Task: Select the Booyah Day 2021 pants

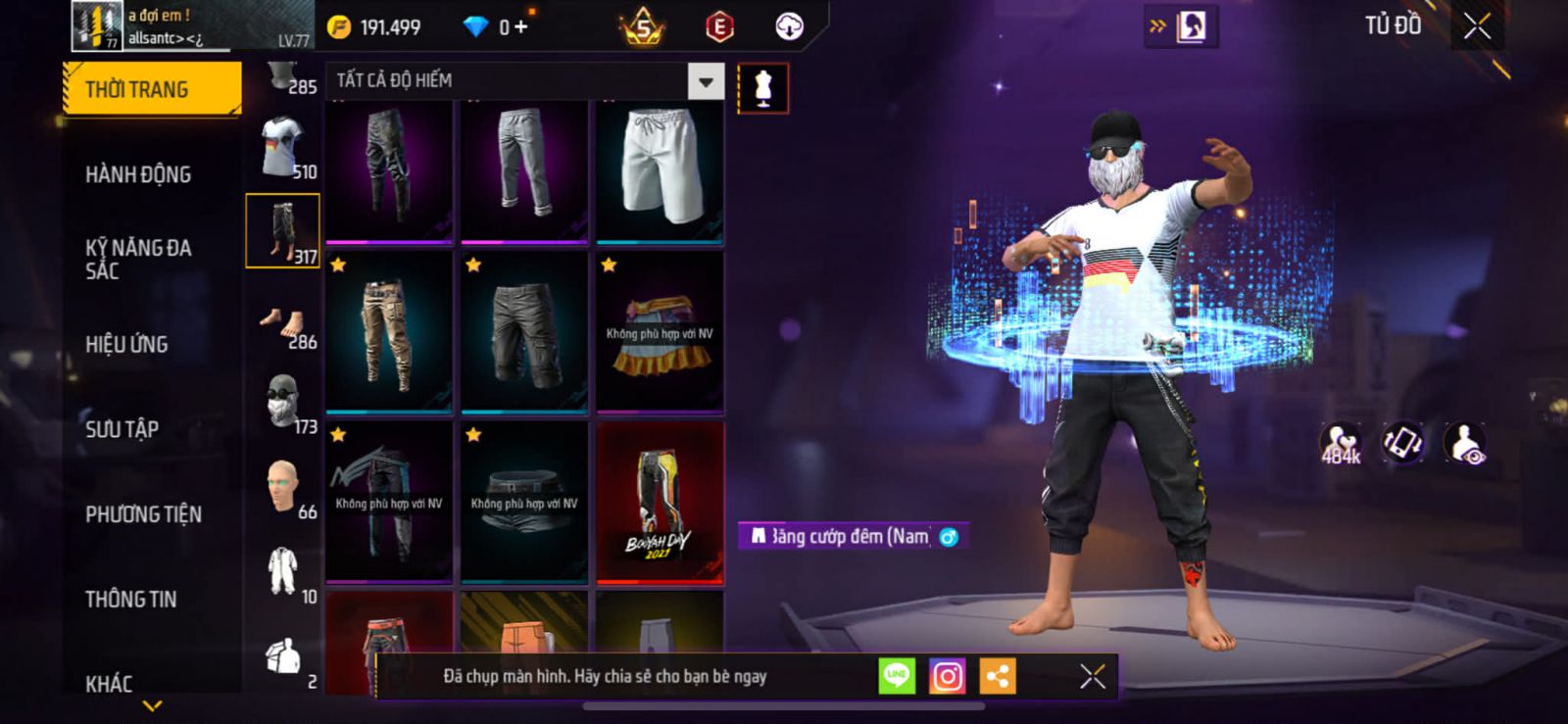Action: 660,503
